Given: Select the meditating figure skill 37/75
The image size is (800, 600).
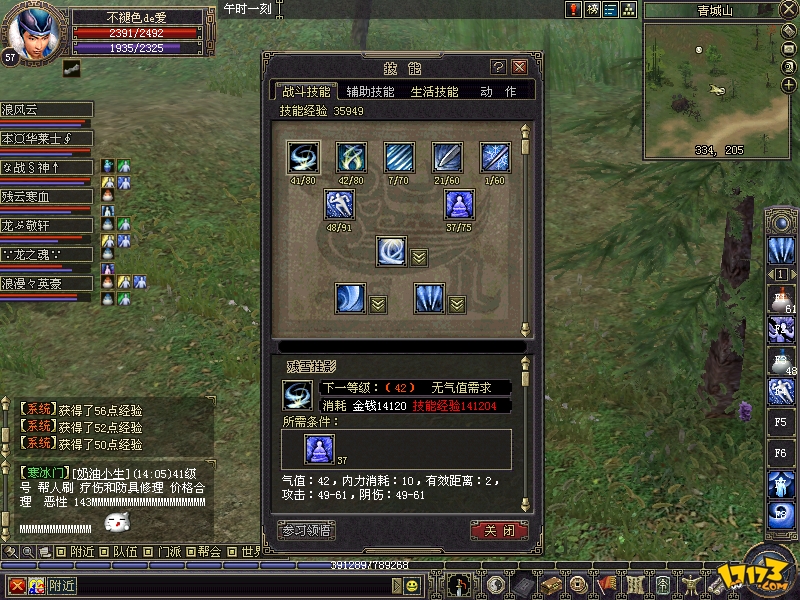Looking at the screenshot, I should pyautogui.click(x=459, y=205).
